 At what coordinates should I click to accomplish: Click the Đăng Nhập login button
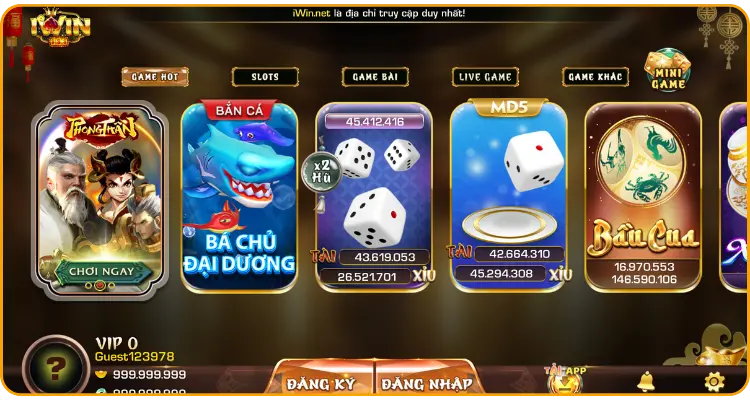(x=428, y=382)
